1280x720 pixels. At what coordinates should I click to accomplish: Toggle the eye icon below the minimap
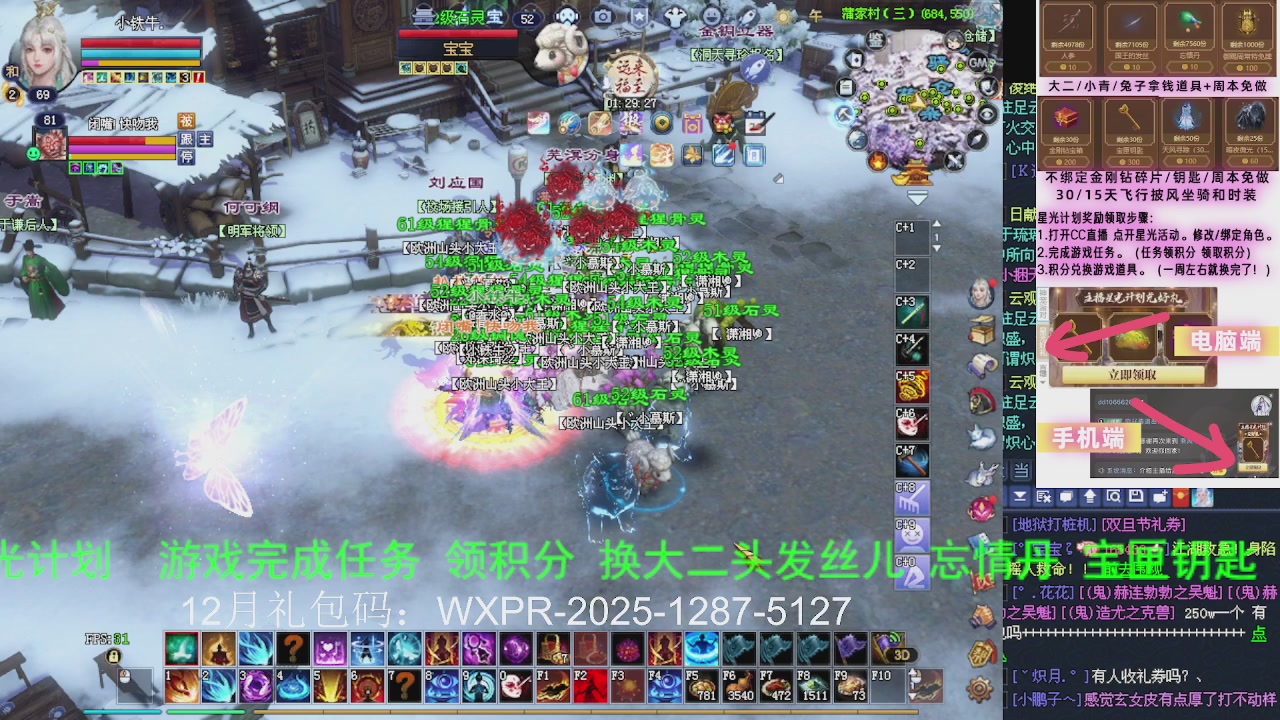click(987, 115)
